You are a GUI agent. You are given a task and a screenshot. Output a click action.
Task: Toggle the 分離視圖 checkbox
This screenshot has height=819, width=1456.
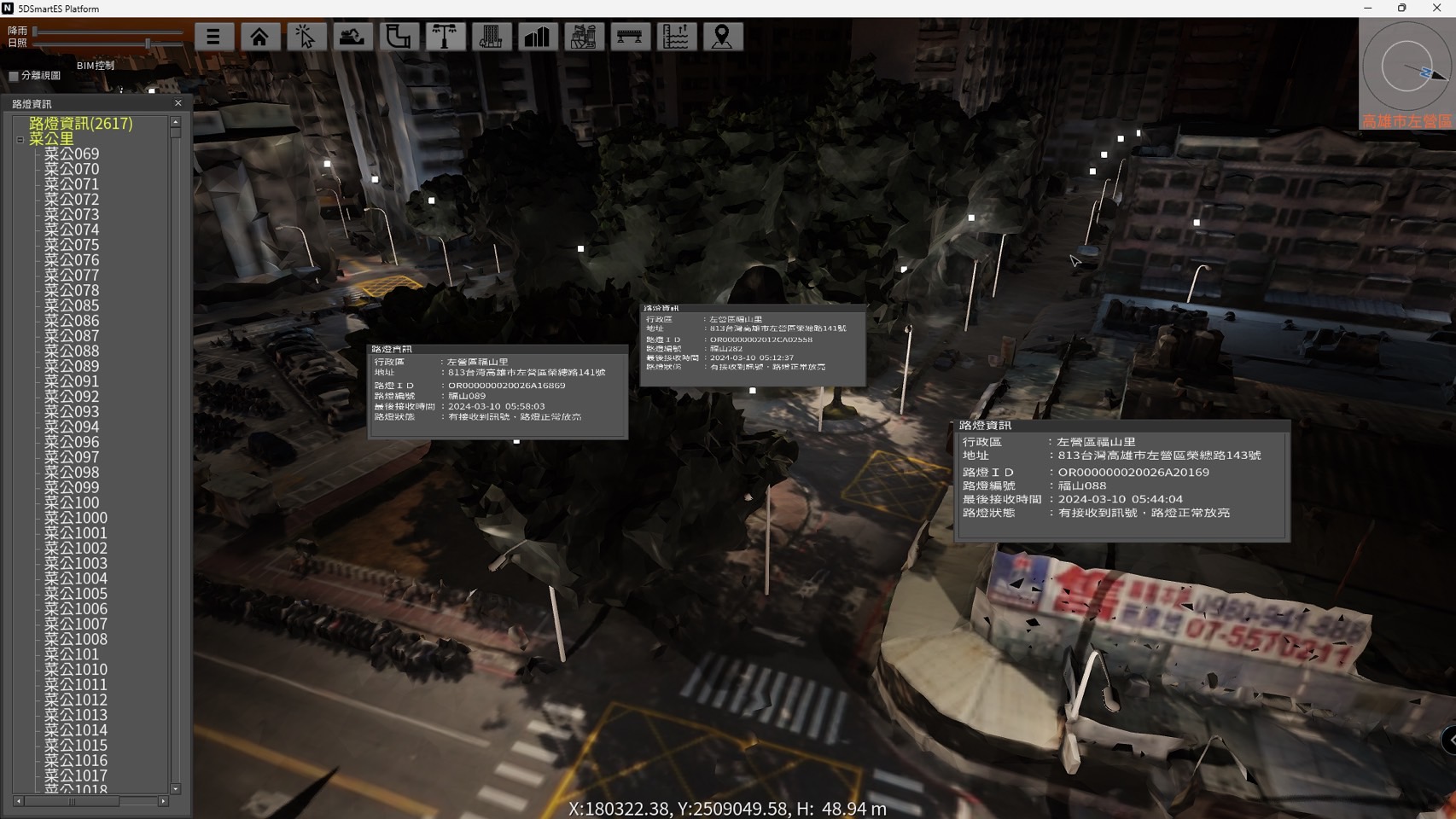coord(14,76)
